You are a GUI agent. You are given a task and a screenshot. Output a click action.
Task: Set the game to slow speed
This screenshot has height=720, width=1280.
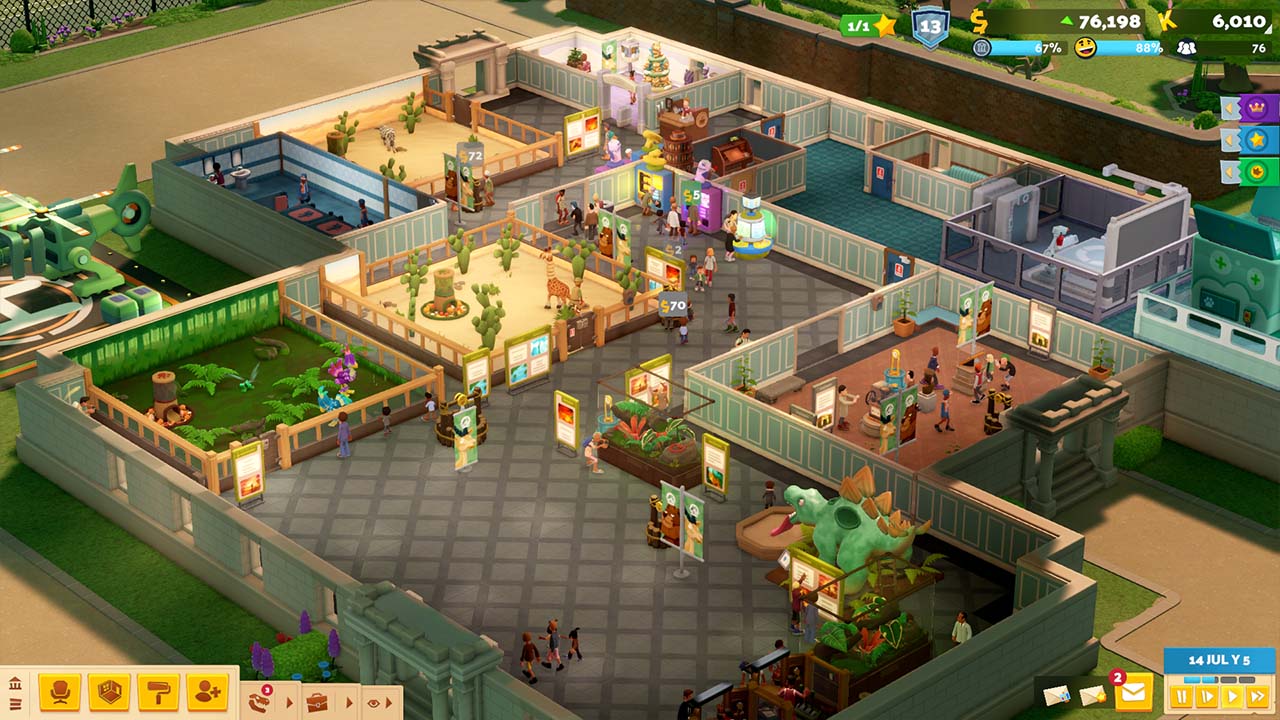point(1207,695)
